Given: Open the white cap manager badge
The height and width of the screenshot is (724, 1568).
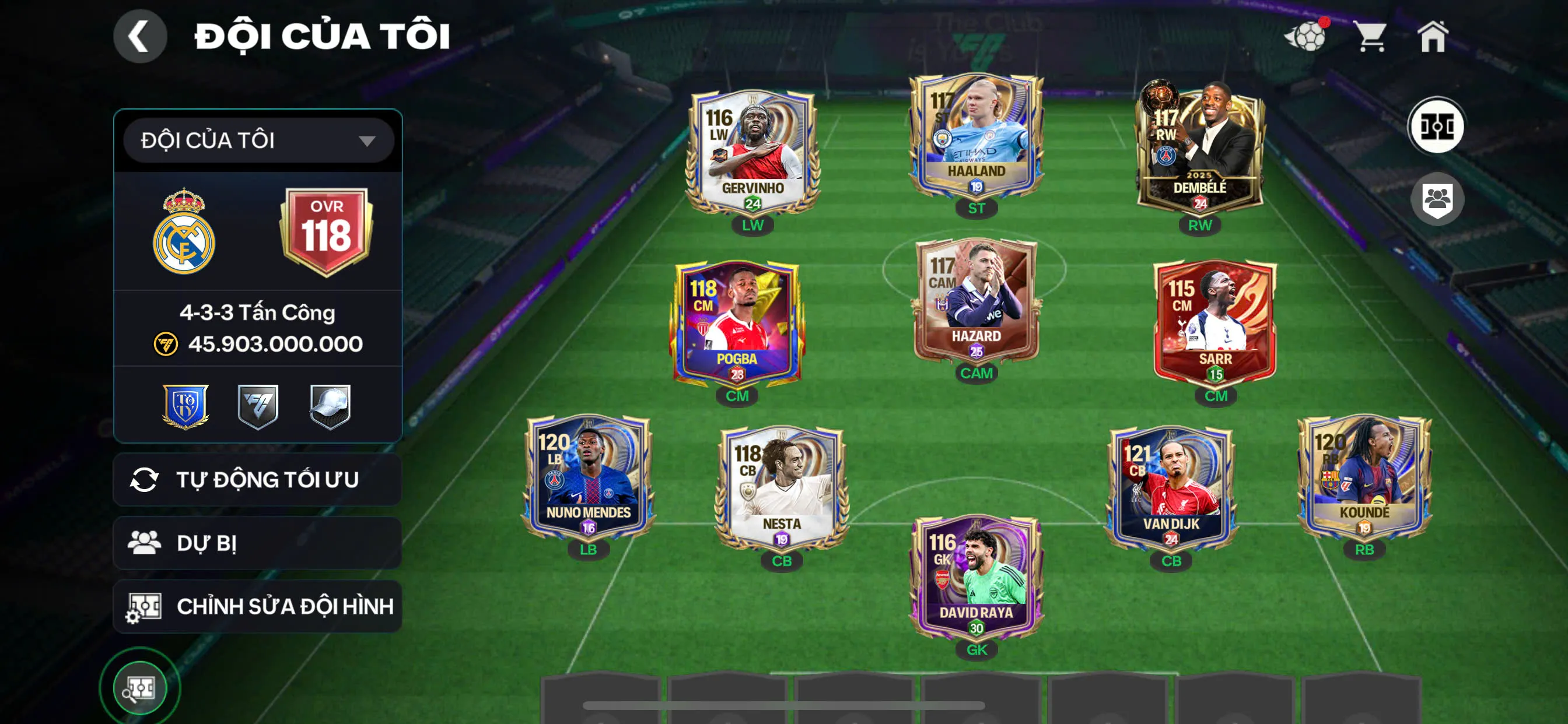Looking at the screenshot, I should (x=330, y=406).
